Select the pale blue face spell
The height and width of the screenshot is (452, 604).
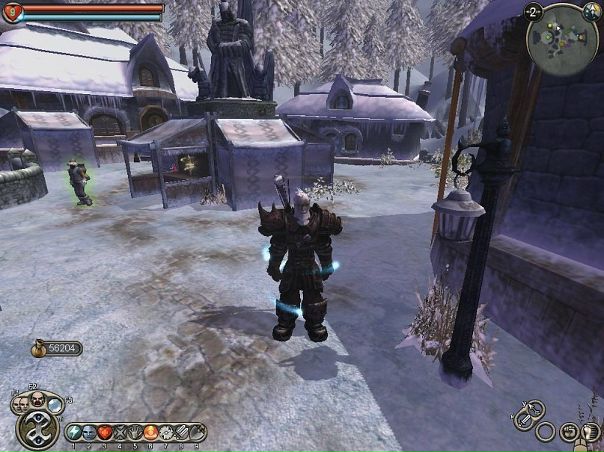tap(88, 433)
